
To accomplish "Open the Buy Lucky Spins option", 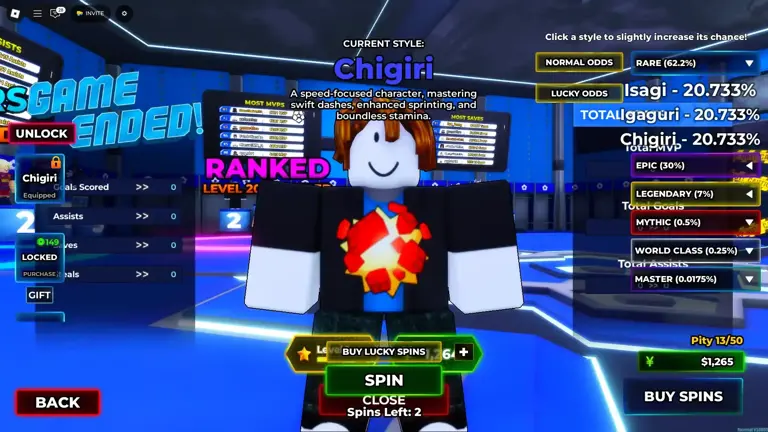I will pyautogui.click(x=383, y=352).
